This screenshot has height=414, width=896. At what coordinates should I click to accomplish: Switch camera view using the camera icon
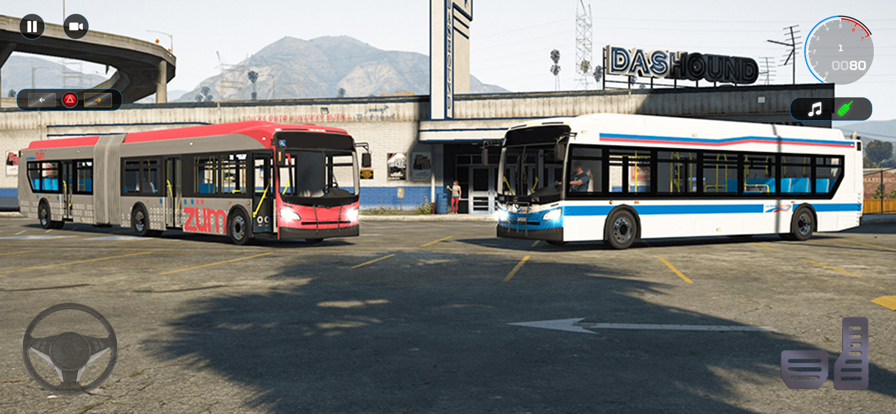point(76,26)
